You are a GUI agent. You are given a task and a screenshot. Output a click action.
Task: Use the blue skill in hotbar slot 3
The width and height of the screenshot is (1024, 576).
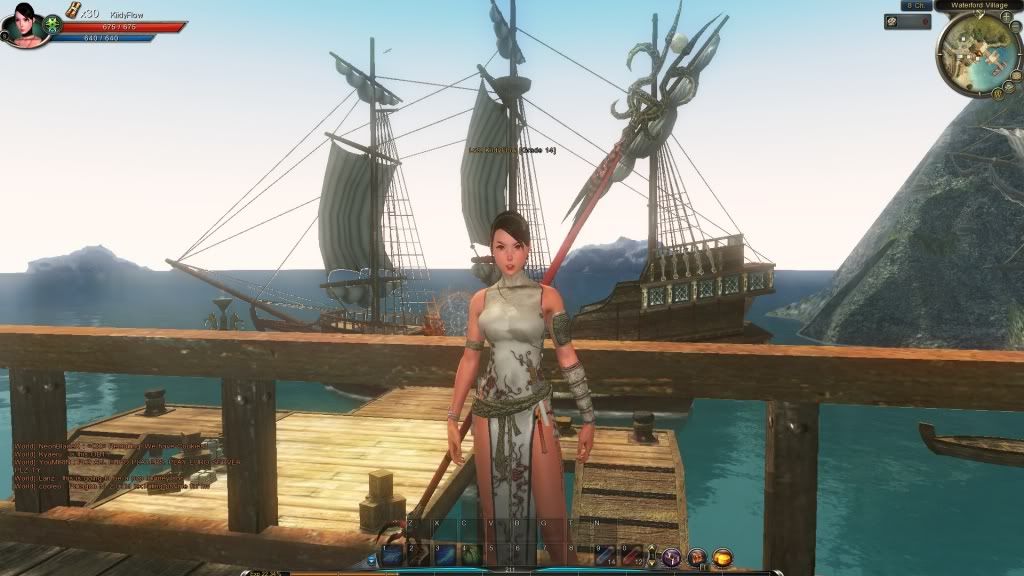pos(444,555)
